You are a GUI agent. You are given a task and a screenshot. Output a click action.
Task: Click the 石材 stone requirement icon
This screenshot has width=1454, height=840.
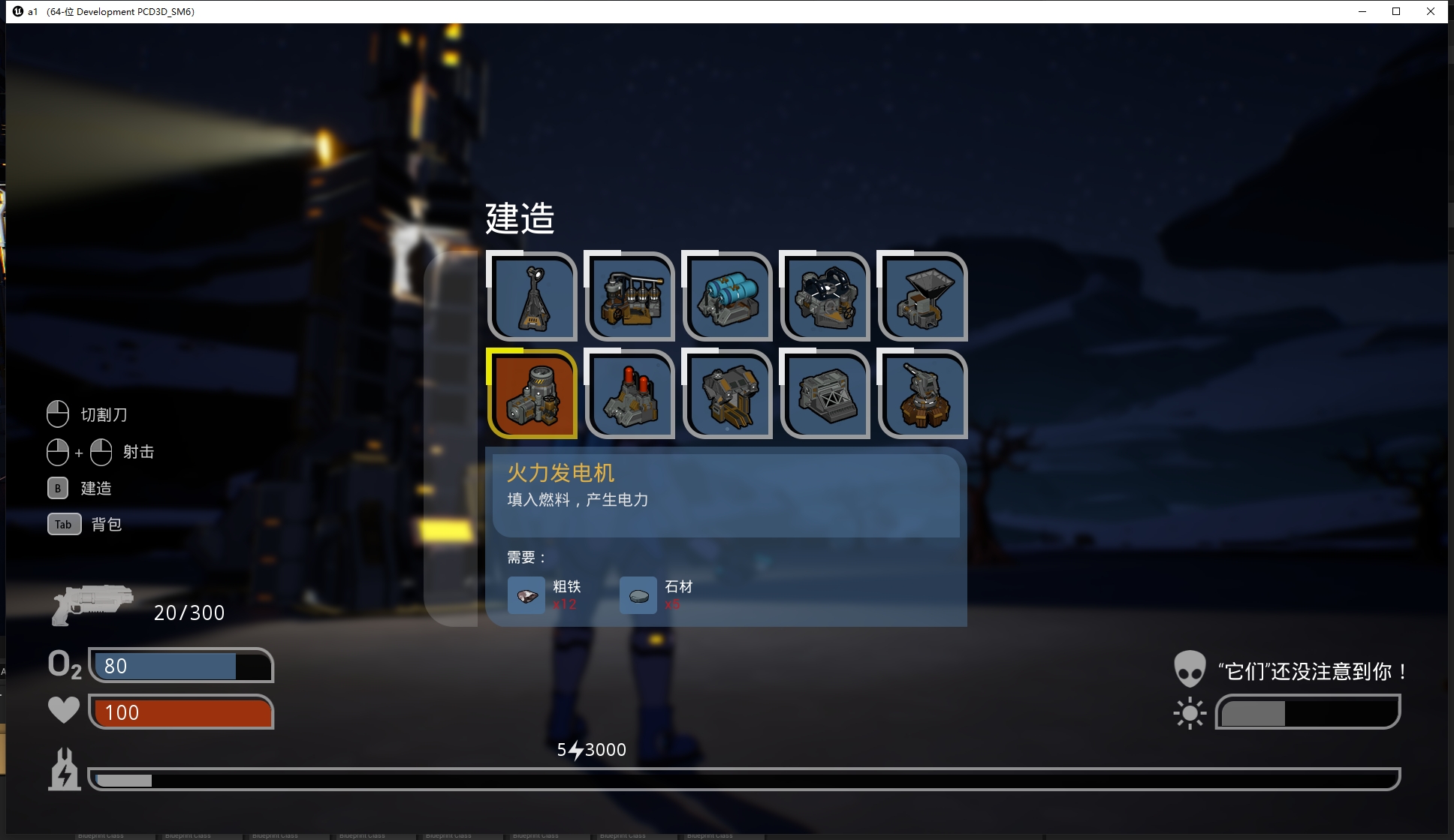click(x=638, y=595)
